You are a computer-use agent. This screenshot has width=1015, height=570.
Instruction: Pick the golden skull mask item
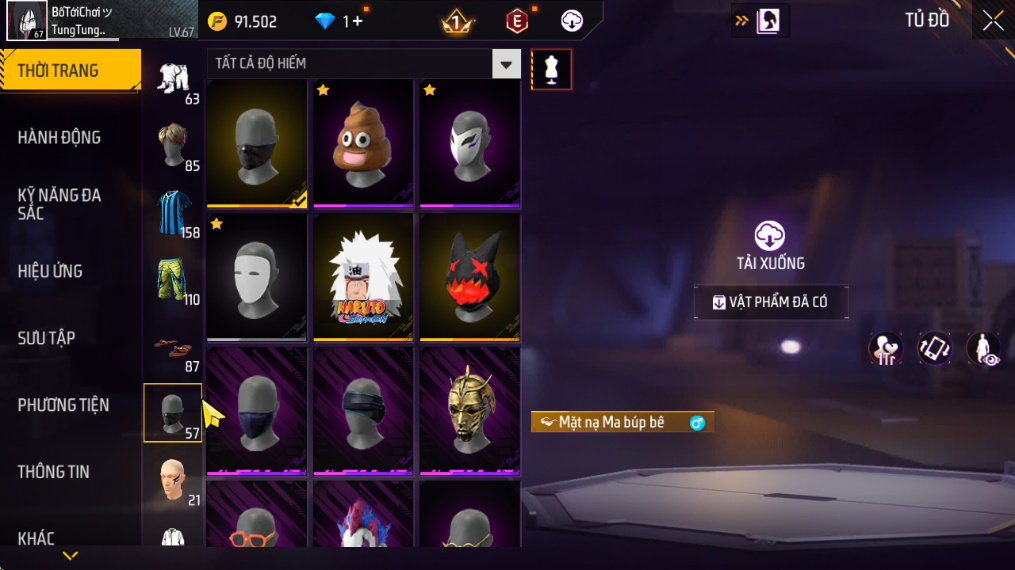click(x=469, y=411)
